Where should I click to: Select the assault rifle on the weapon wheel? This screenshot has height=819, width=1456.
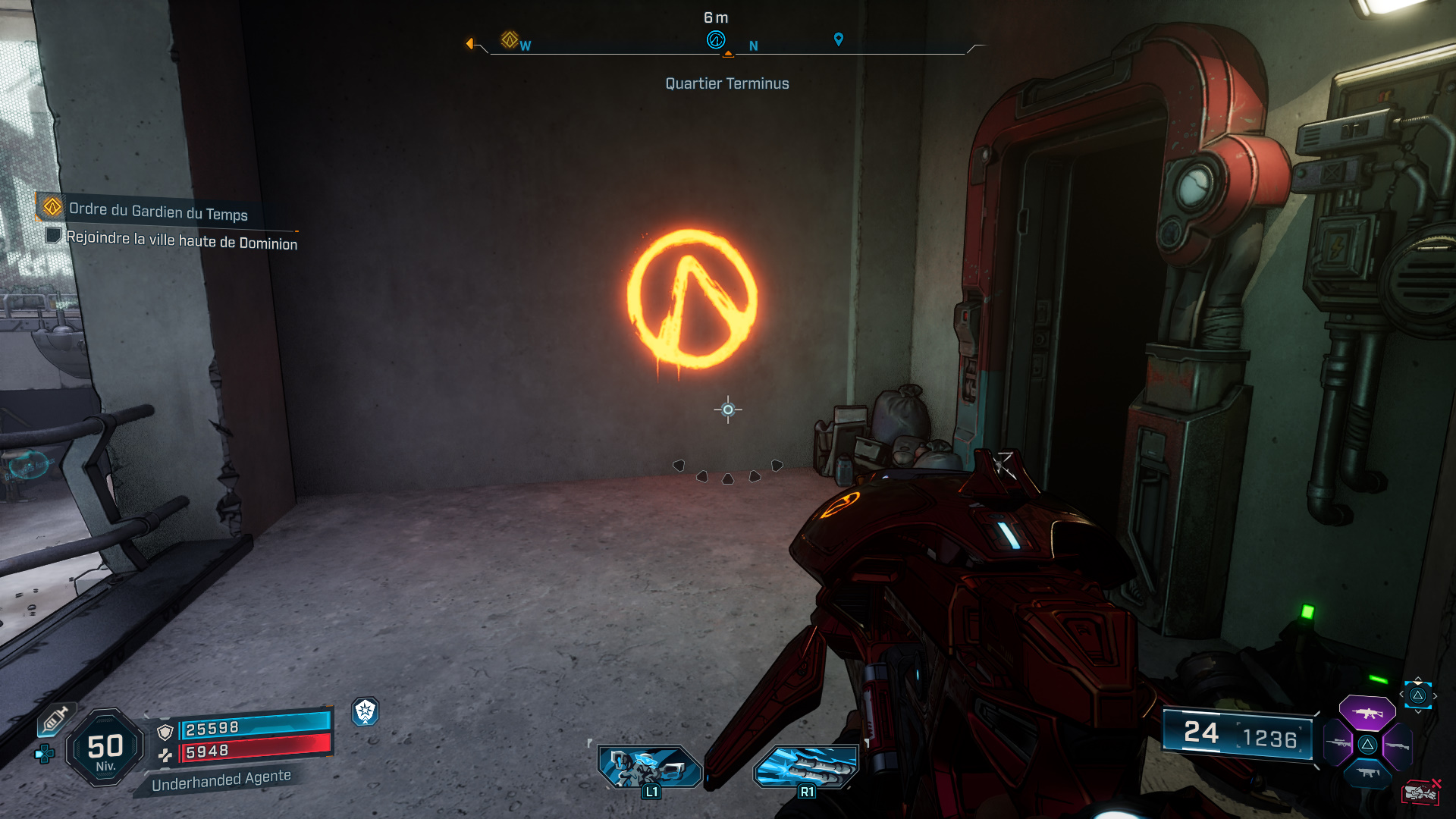click(x=1367, y=713)
